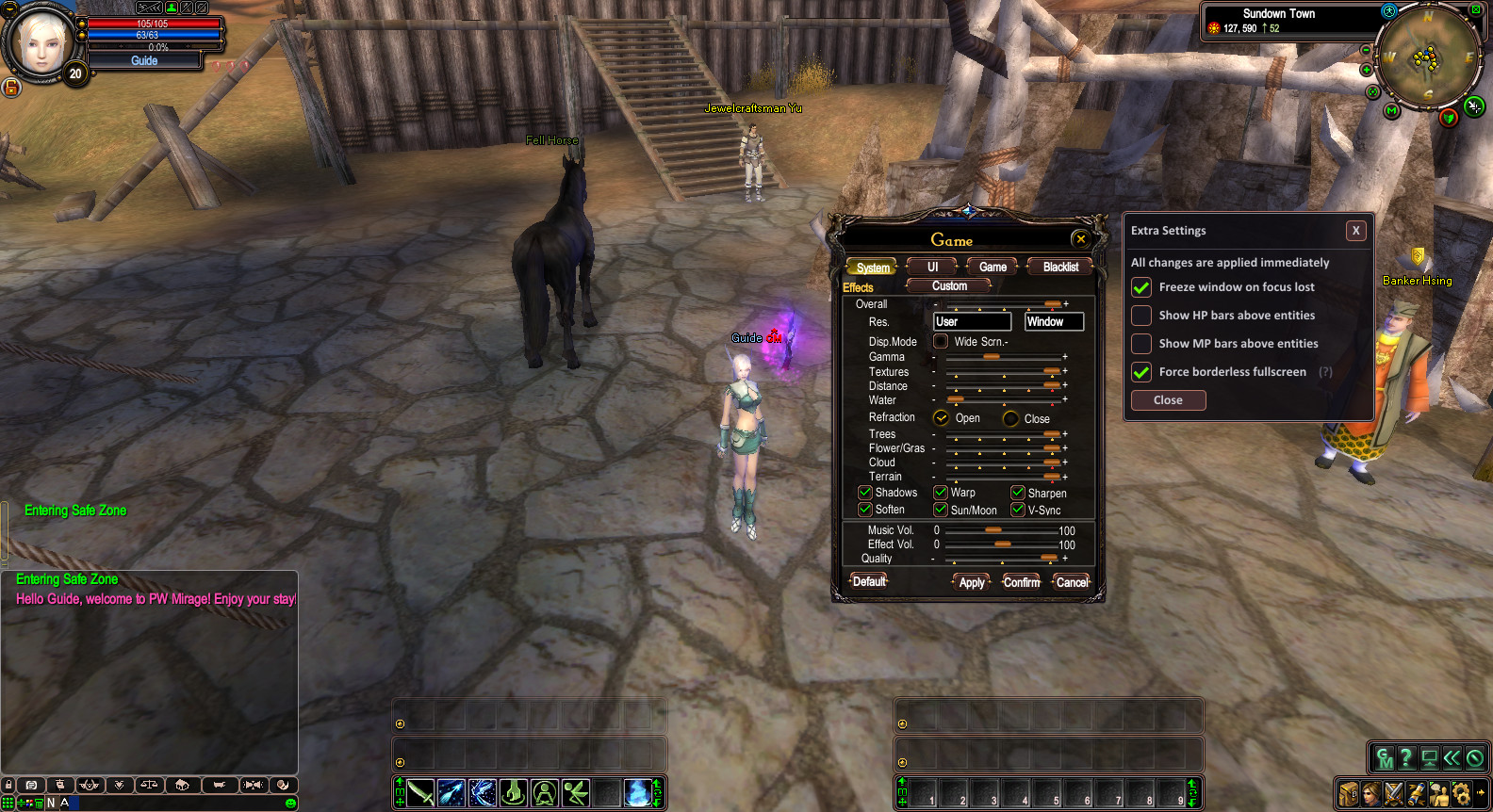Screen dimensions: 1493x812
Task: Disable the Sun/Moon effect checkbox
Action: pos(941,510)
